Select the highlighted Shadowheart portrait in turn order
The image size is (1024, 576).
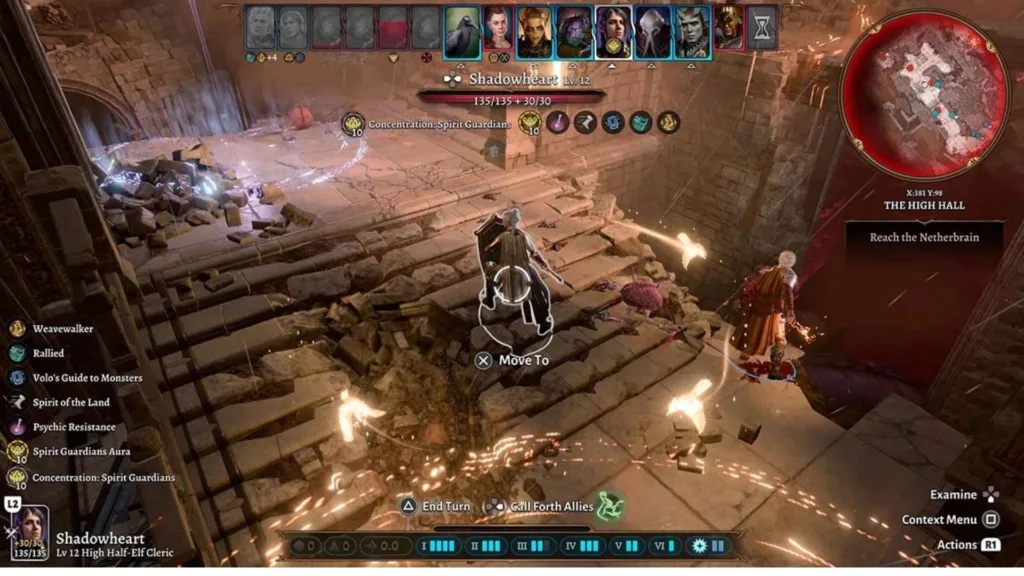click(x=613, y=31)
